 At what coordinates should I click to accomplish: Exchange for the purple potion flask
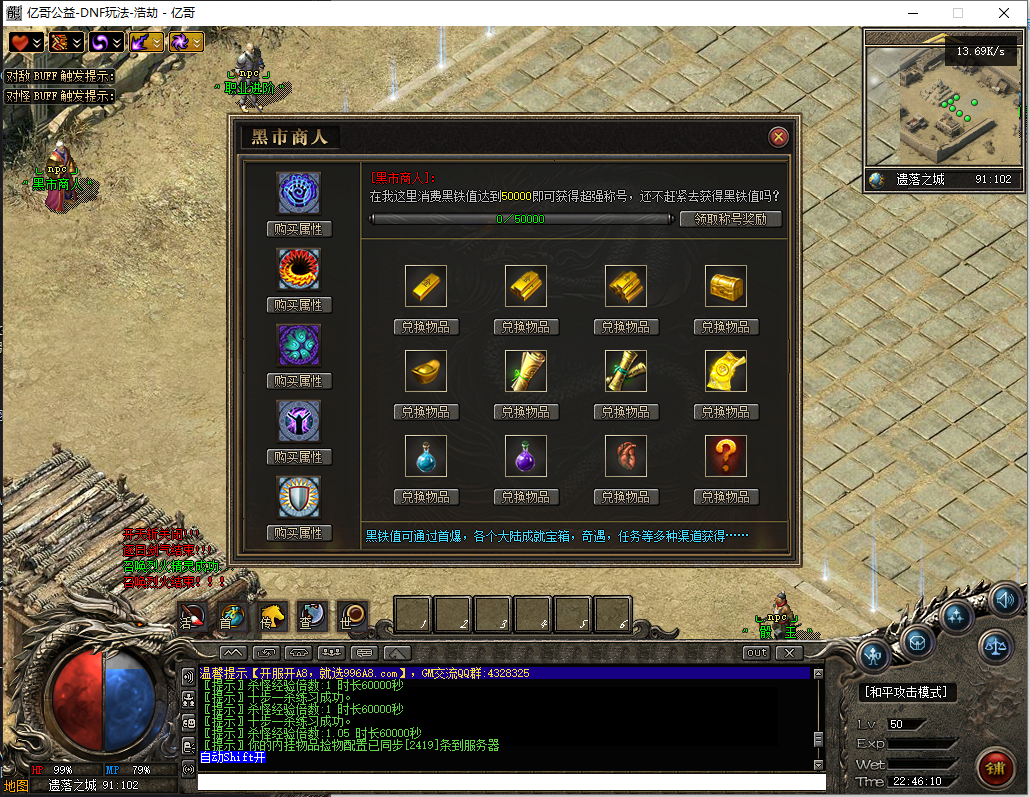click(x=526, y=497)
